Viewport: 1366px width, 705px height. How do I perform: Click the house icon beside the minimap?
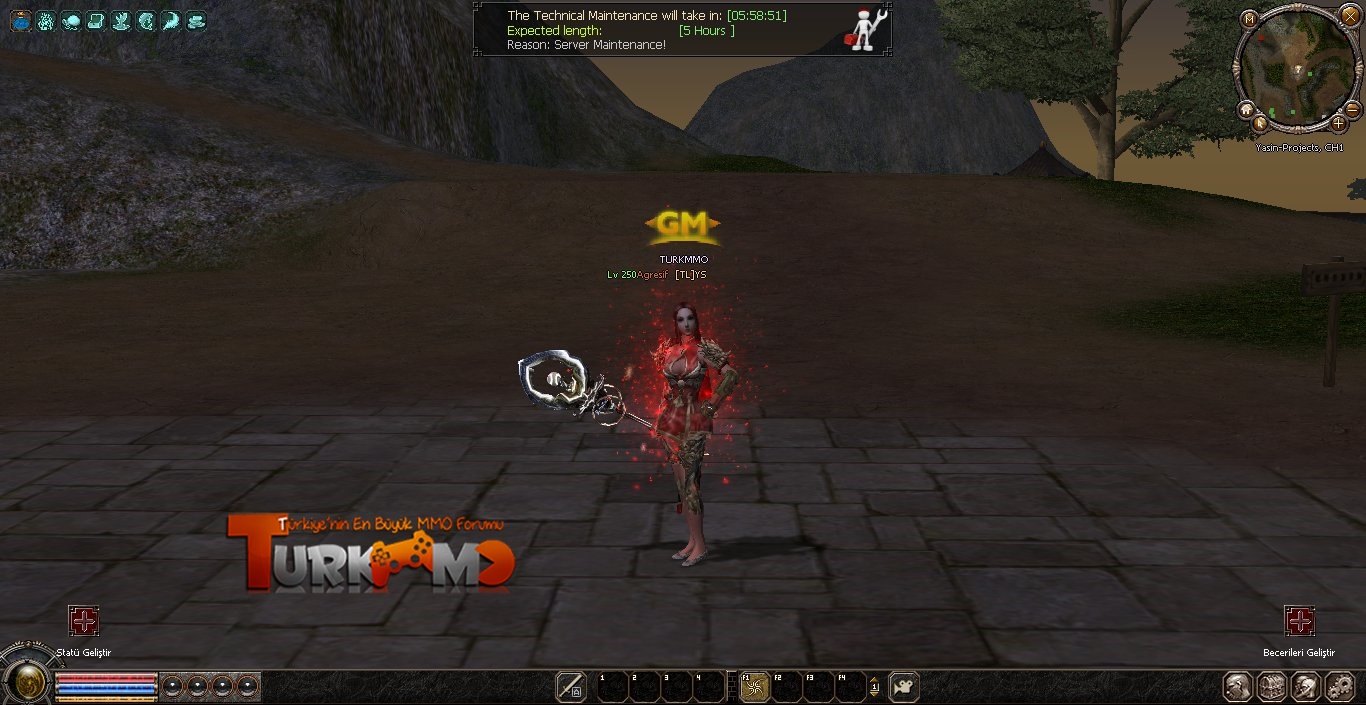1246,109
